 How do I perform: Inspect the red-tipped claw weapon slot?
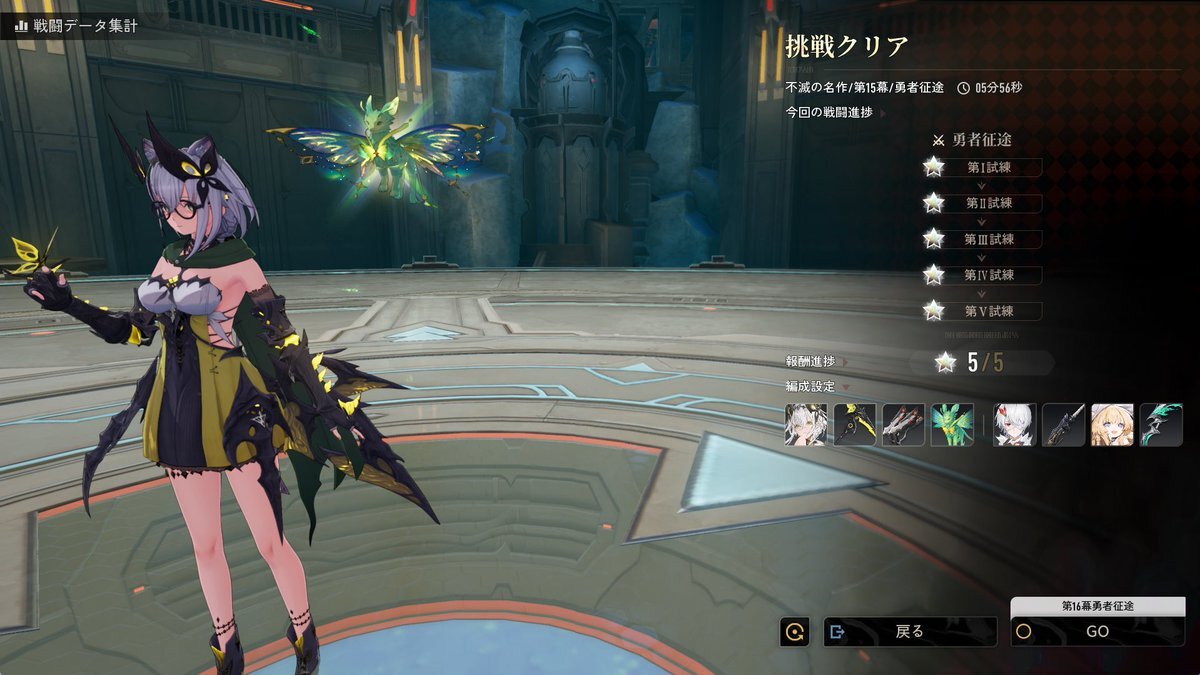(x=903, y=424)
